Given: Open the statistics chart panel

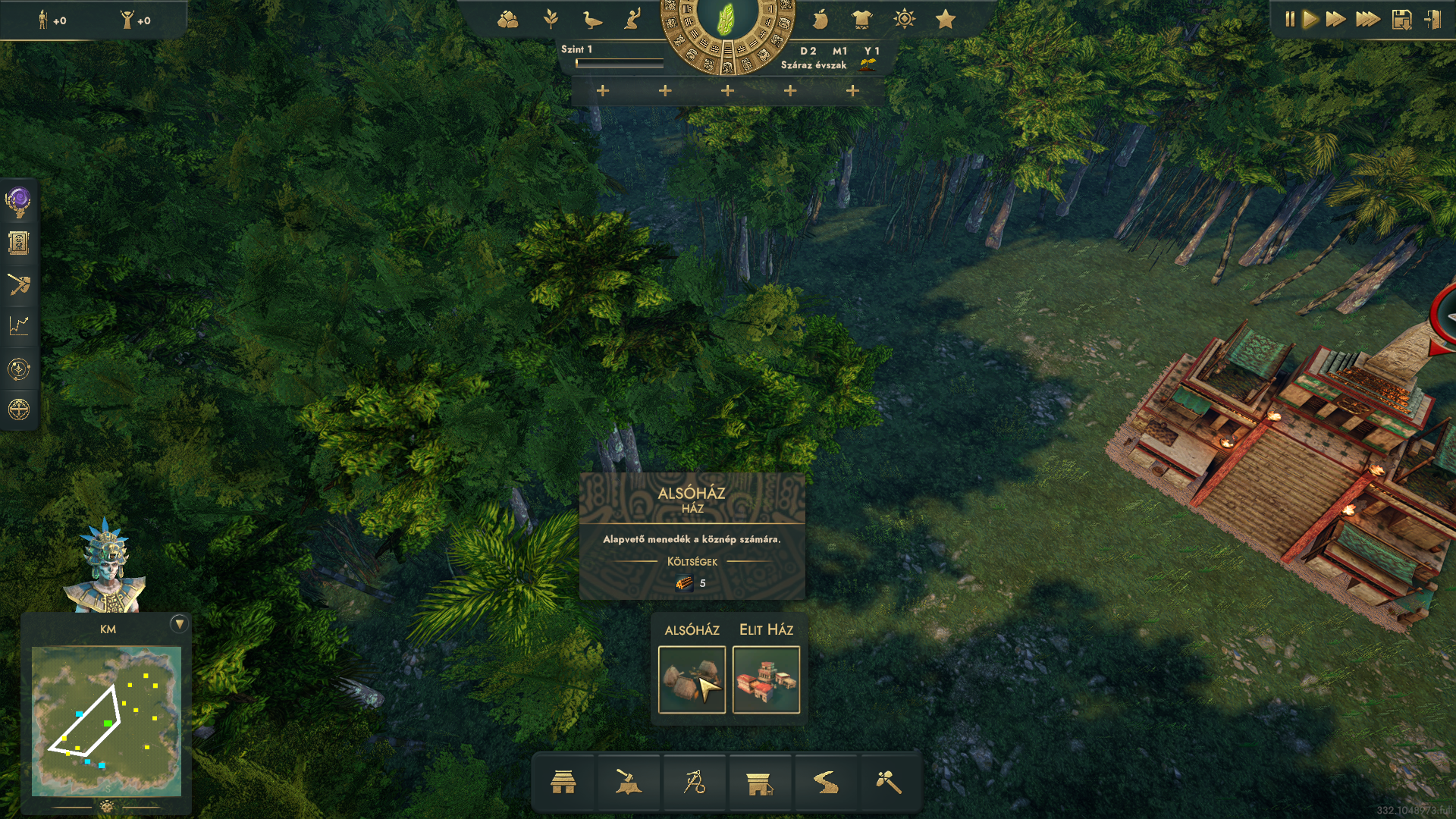Looking at the screenshot, I should [x=19, y=326].
